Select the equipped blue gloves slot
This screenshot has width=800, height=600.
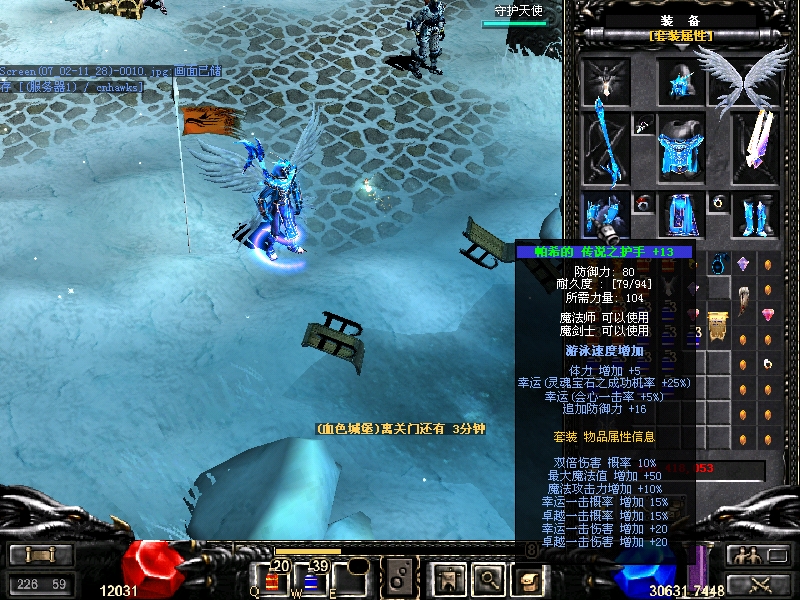pyautogui.click(x=605, y=214)
